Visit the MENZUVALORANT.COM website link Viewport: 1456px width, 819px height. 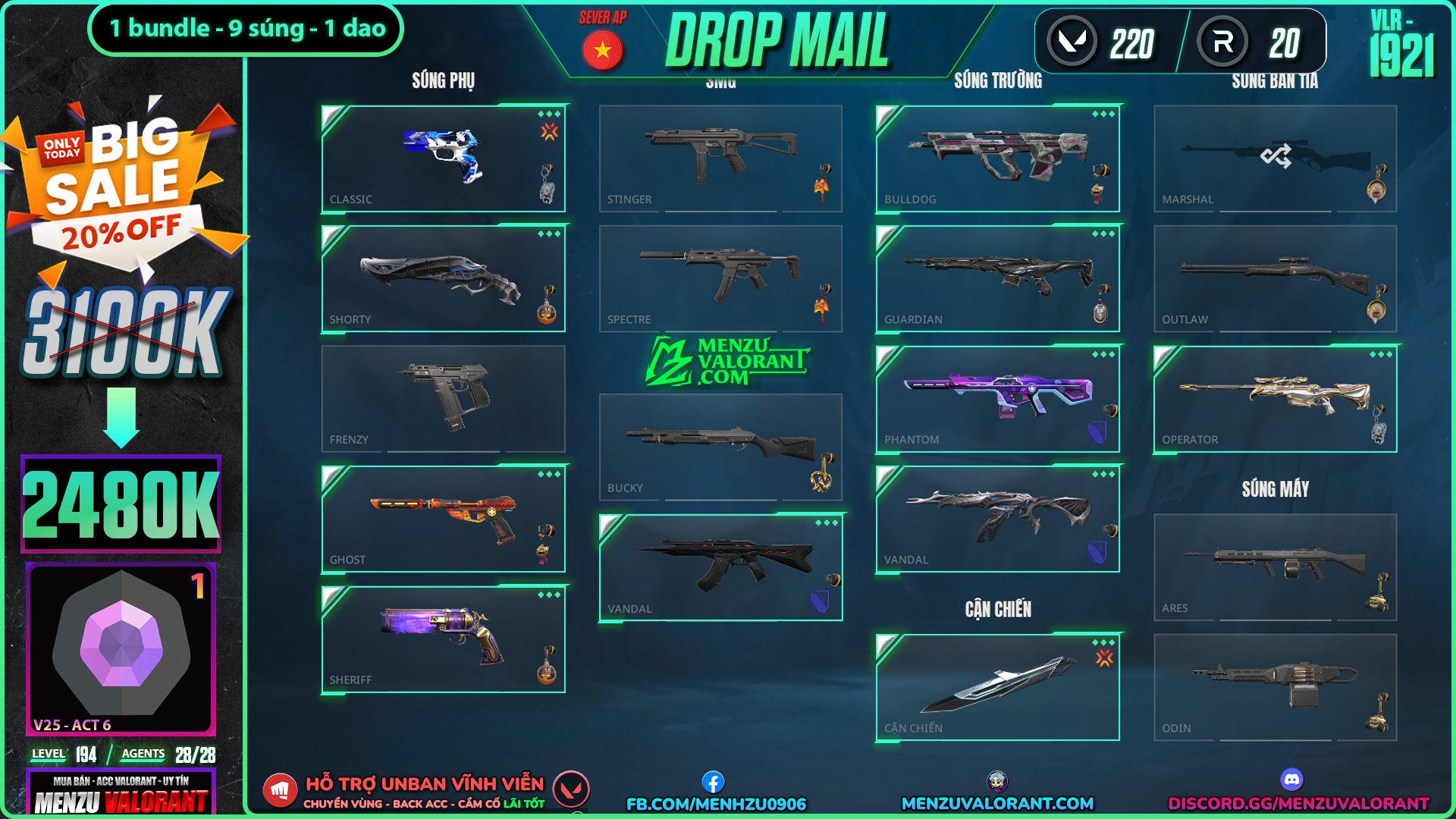[x=997, y=803]
